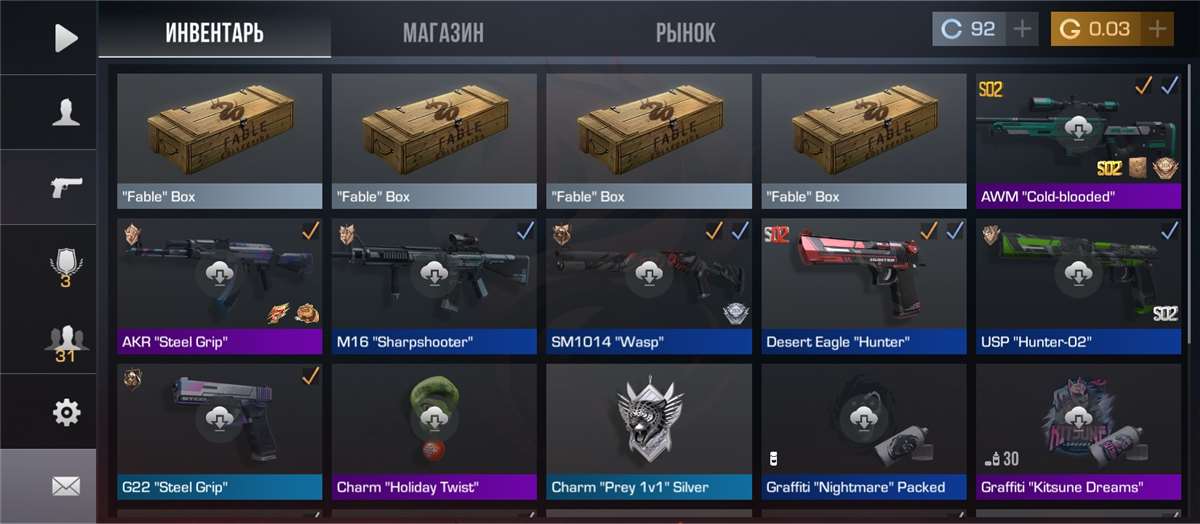
Task: Select the M16 "Sharpshooter" skin
Action: 434,286
